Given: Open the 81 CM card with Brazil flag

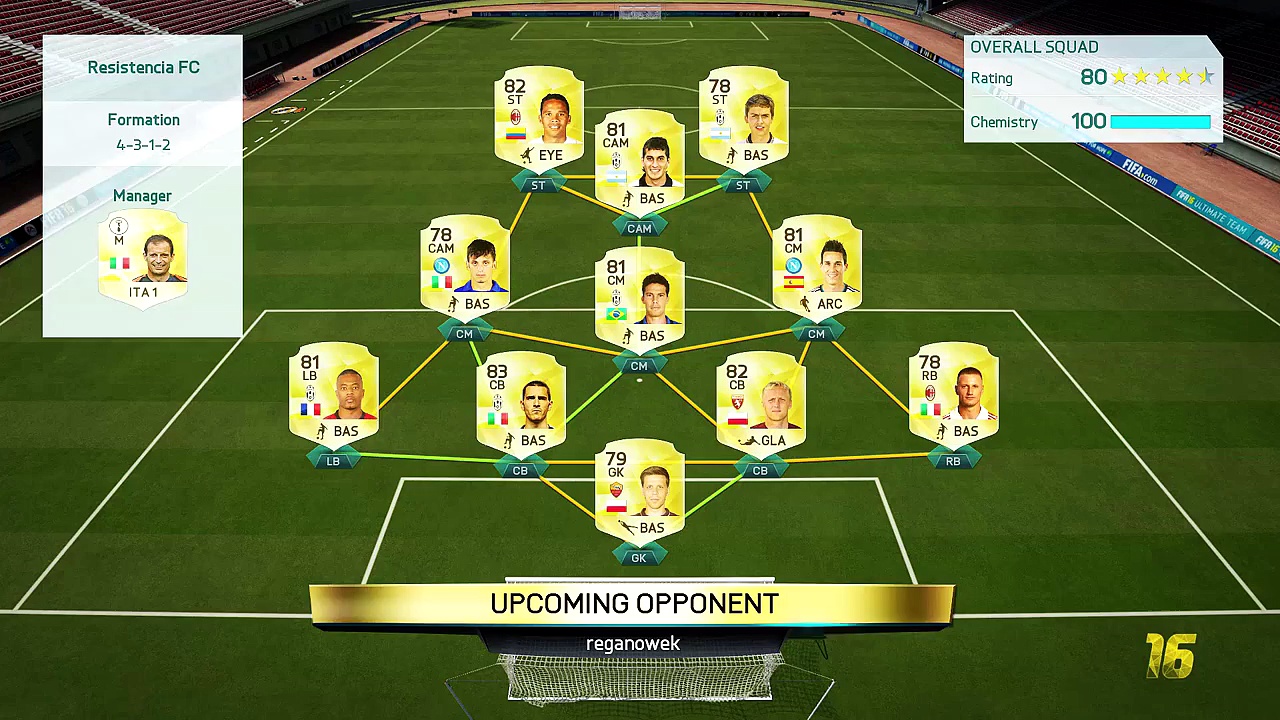Looking at the screenshot, I should (x=640, y=299).
